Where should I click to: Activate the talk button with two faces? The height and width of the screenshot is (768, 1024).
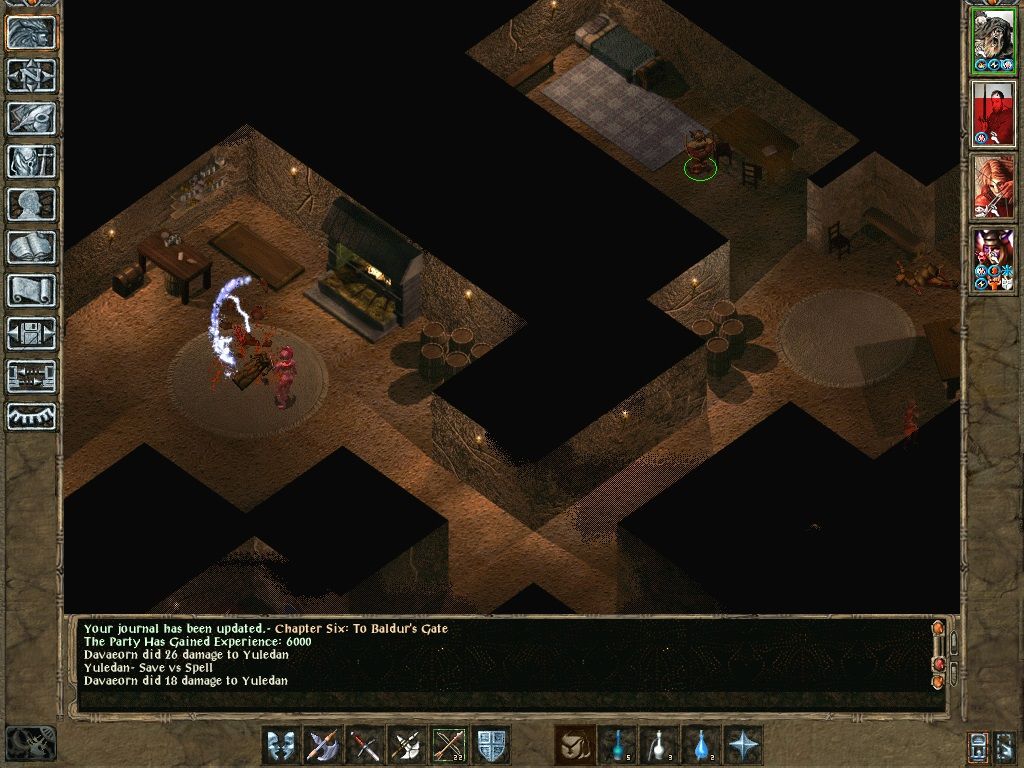tap(281, 746)
